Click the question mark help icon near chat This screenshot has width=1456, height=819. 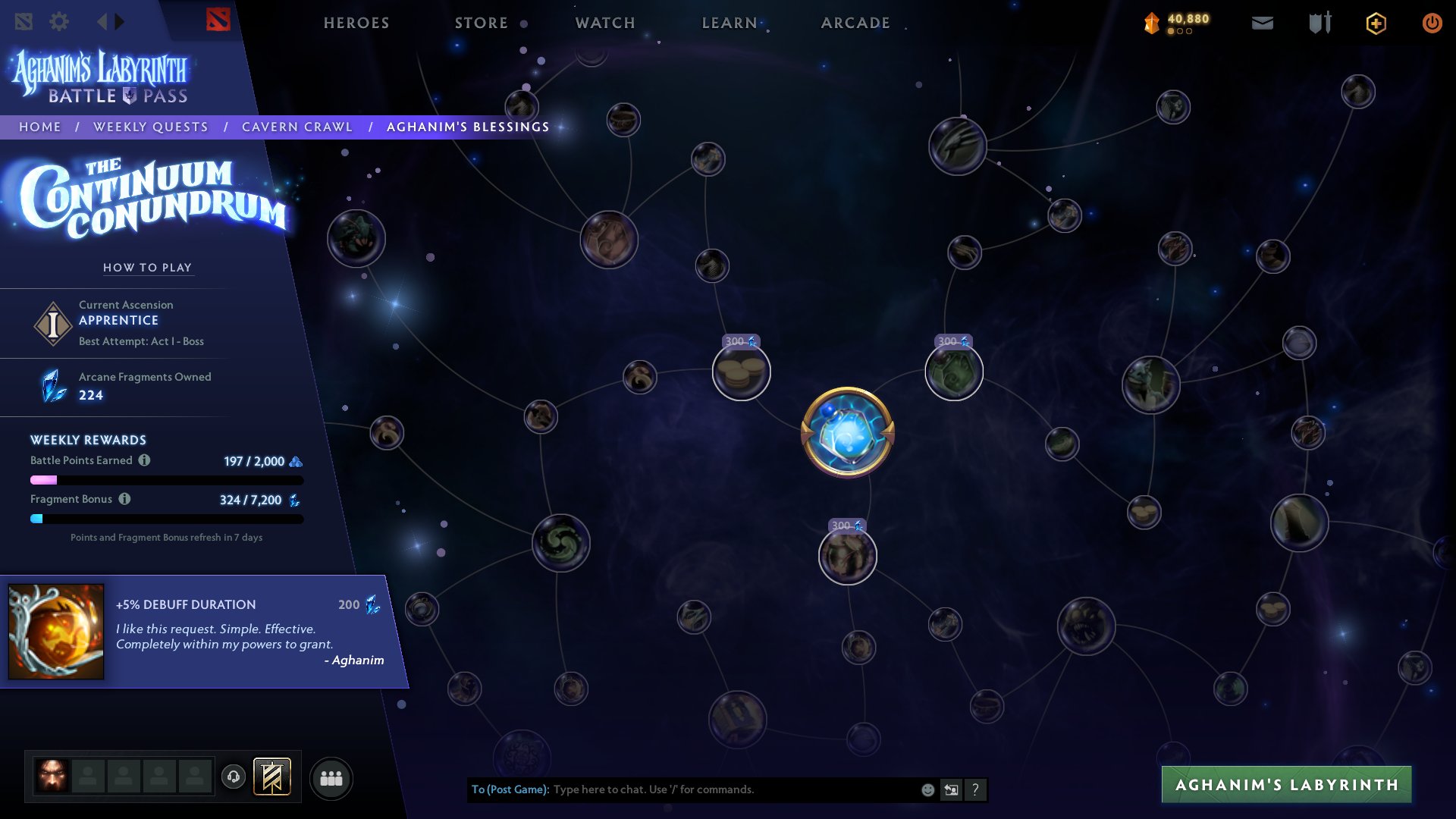[976, 790]
